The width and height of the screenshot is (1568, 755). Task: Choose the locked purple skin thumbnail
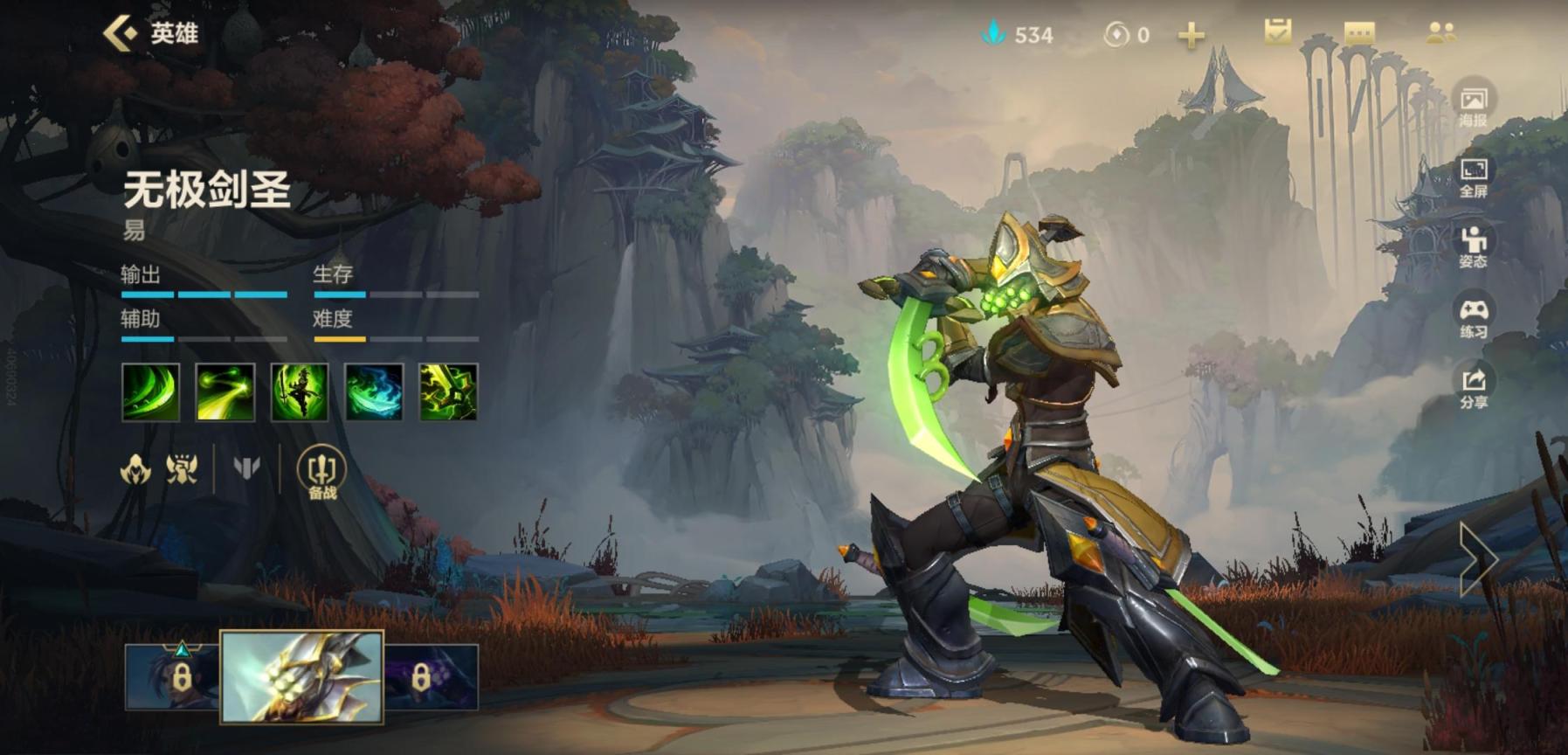click(432, 676)
